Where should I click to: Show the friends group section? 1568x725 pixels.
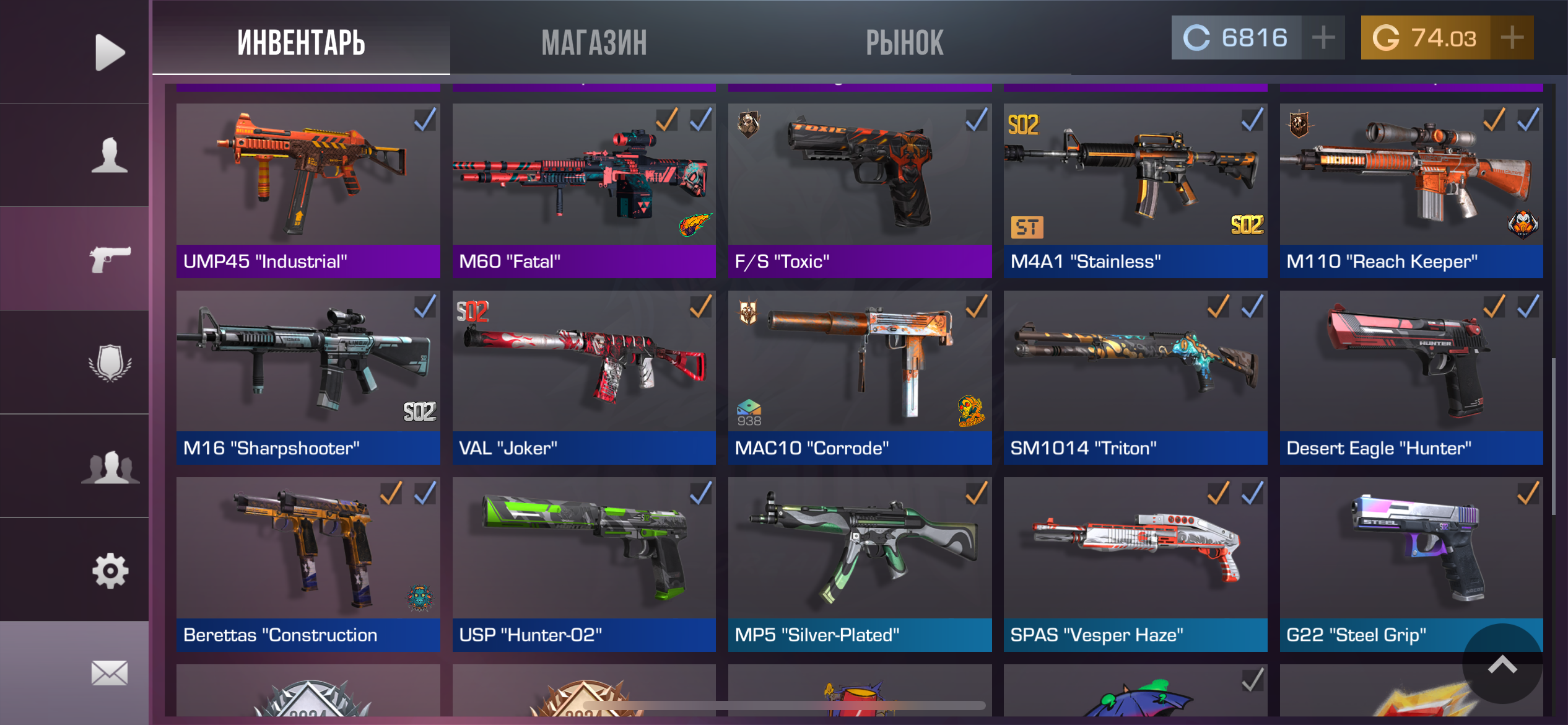point(110,466)
